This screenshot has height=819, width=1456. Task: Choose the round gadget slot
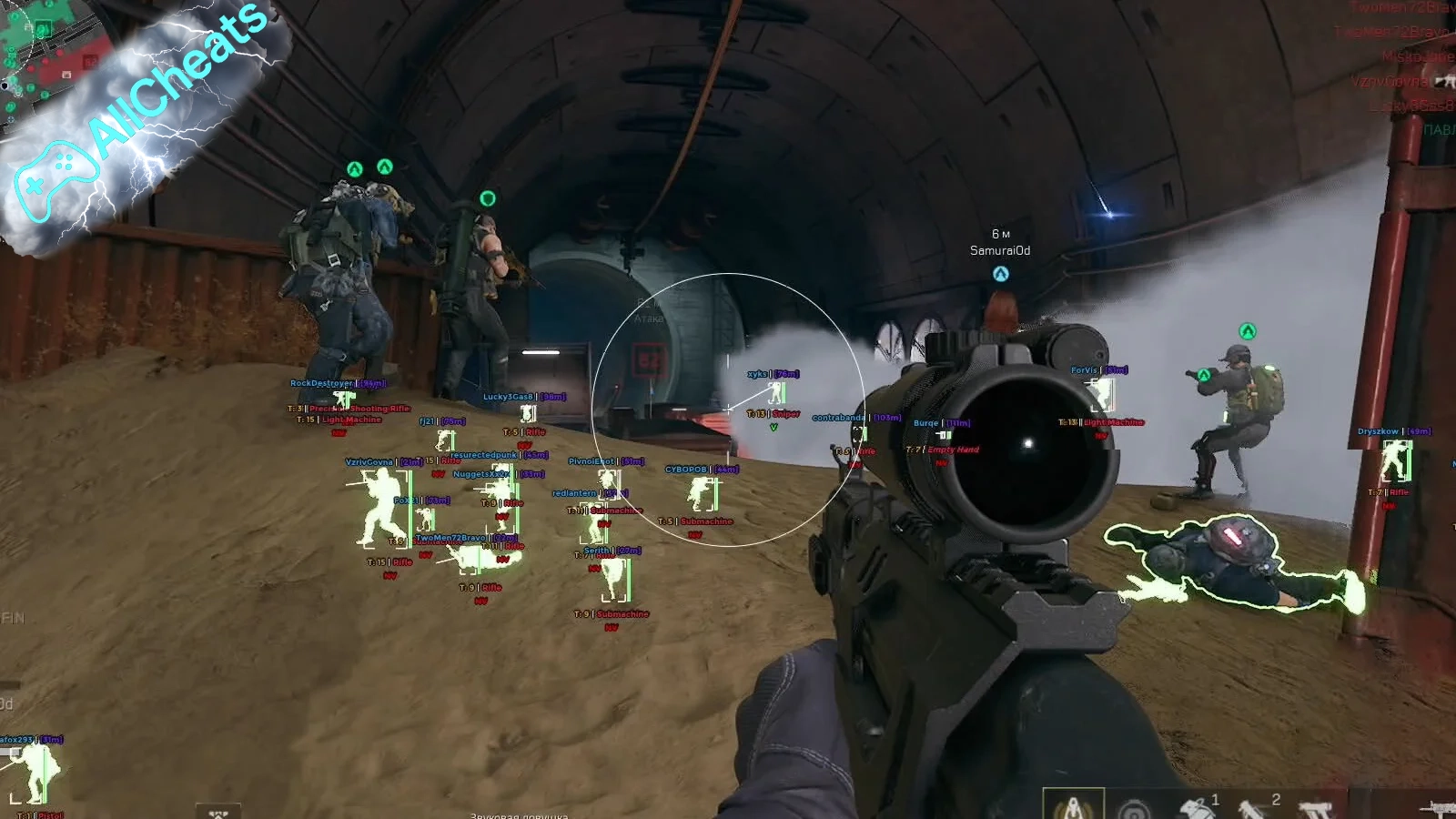pos(1135,808)
